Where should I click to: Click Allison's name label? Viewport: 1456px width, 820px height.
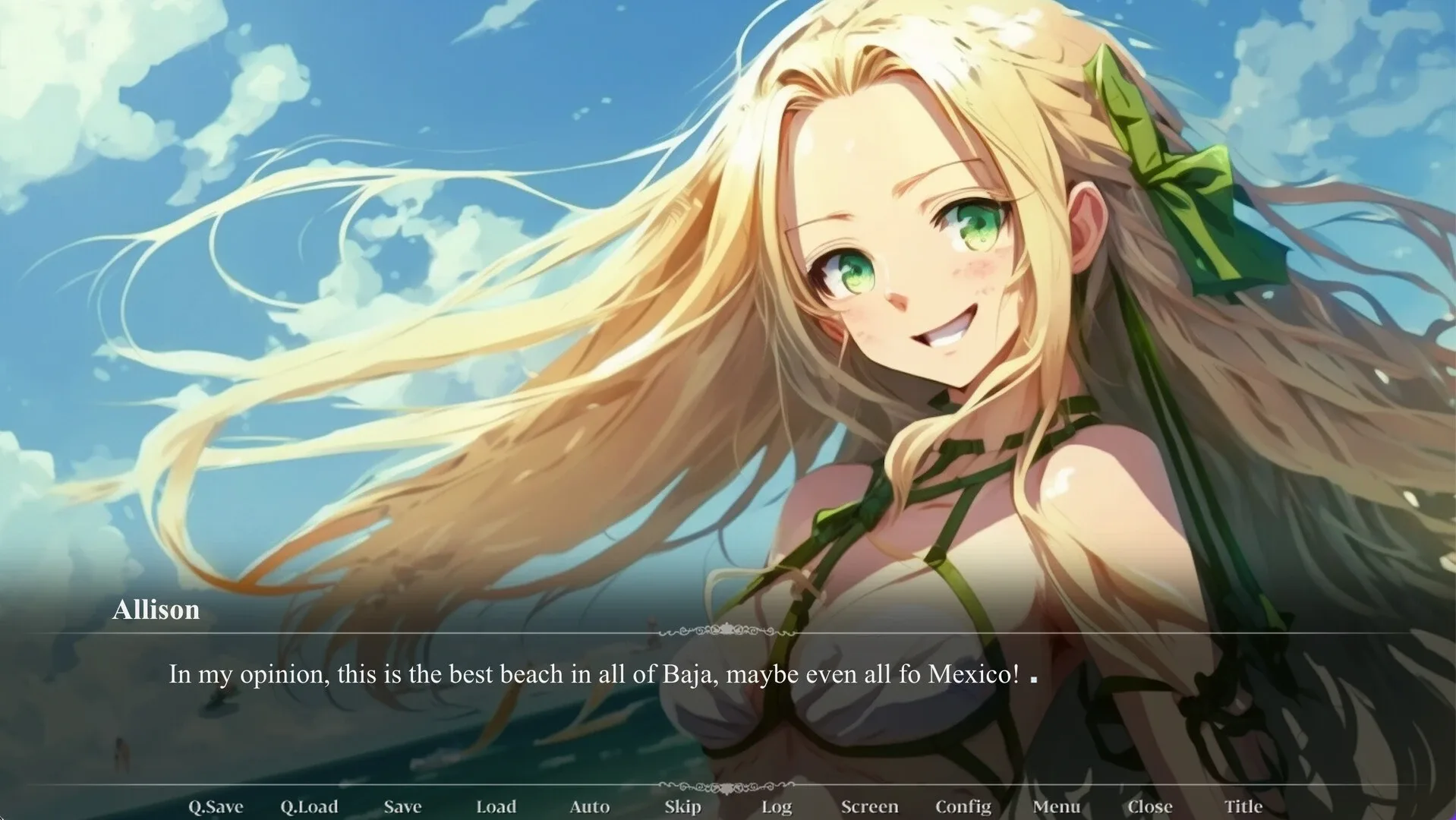point(156,610)
